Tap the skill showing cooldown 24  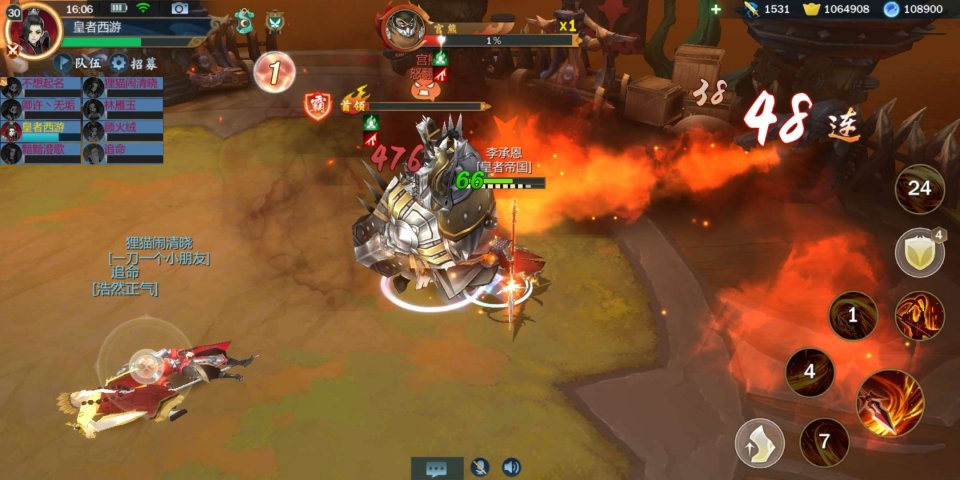pyautogui.click(x=918, y=188)
